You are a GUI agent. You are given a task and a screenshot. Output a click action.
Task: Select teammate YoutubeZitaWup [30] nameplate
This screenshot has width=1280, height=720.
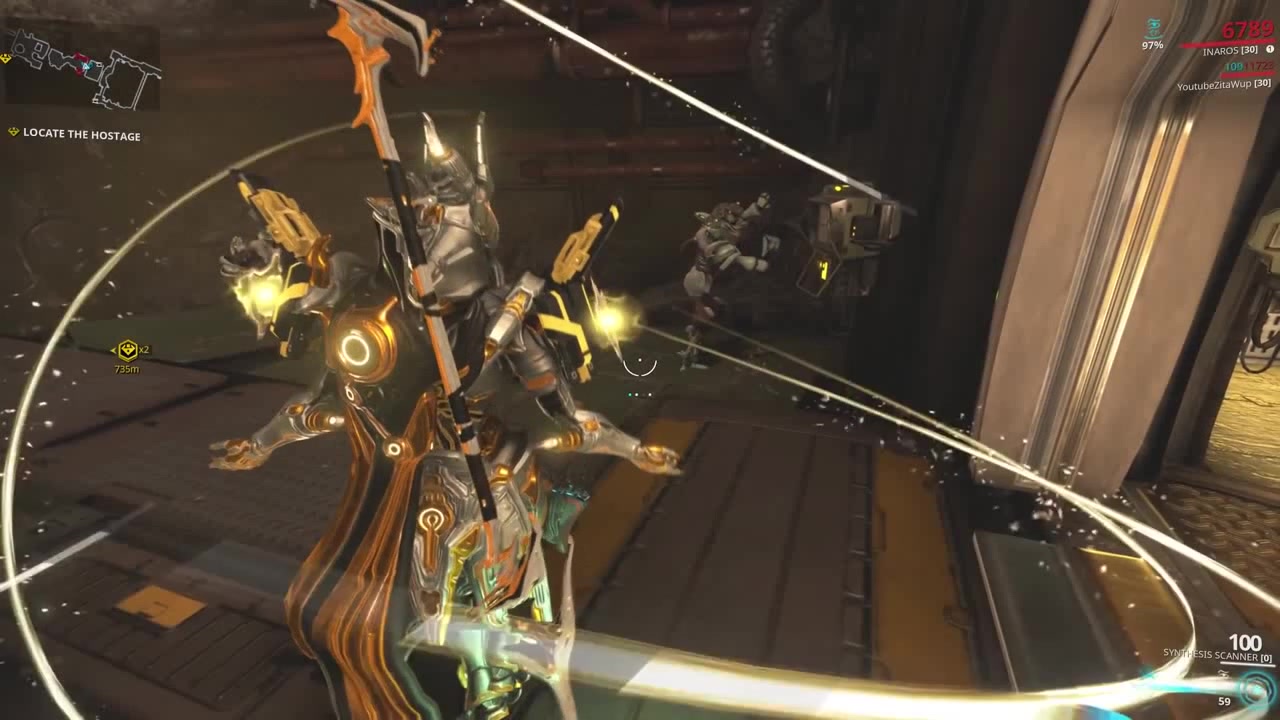point(1224,83)
